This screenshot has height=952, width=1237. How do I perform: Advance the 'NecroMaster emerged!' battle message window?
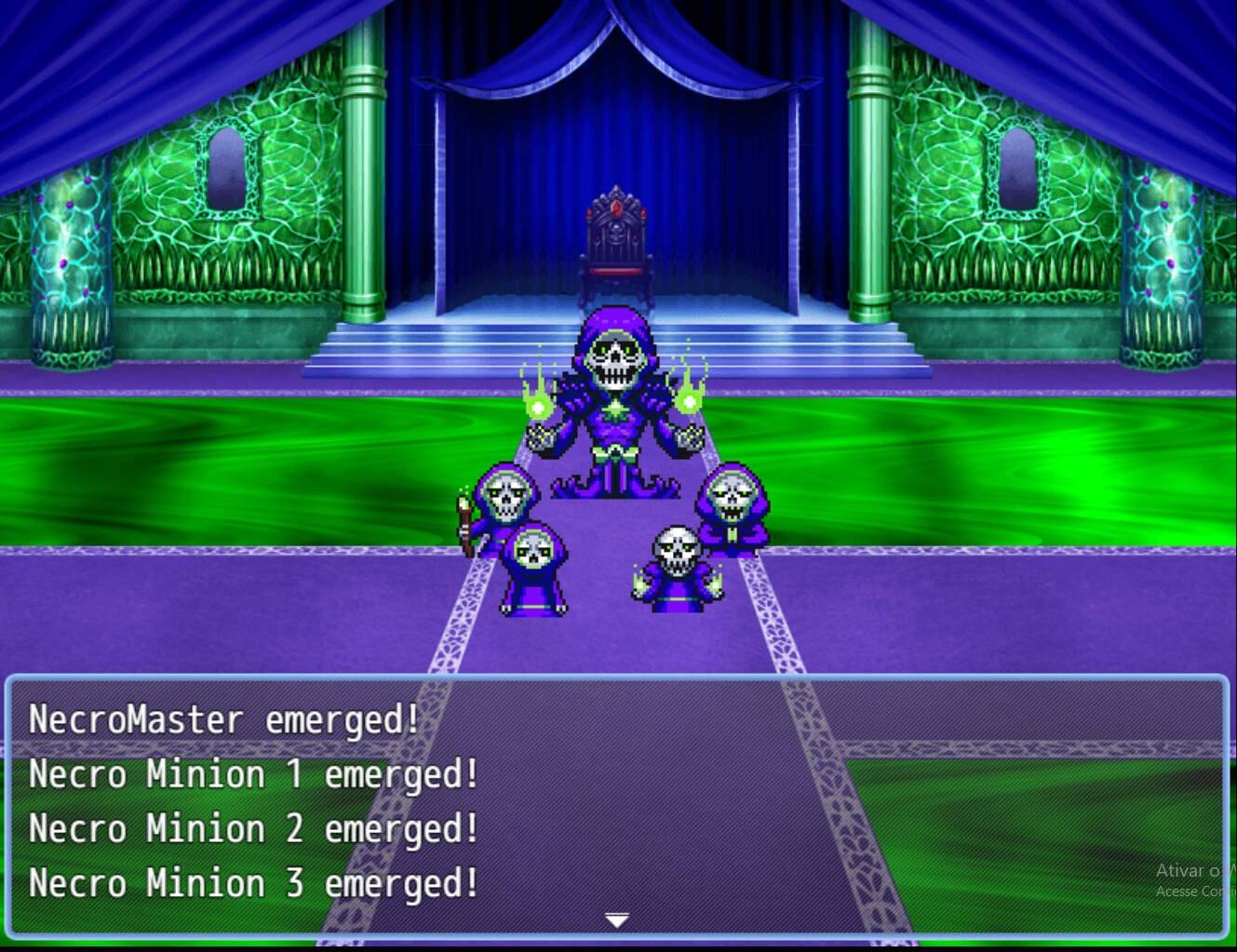[616, 805]
